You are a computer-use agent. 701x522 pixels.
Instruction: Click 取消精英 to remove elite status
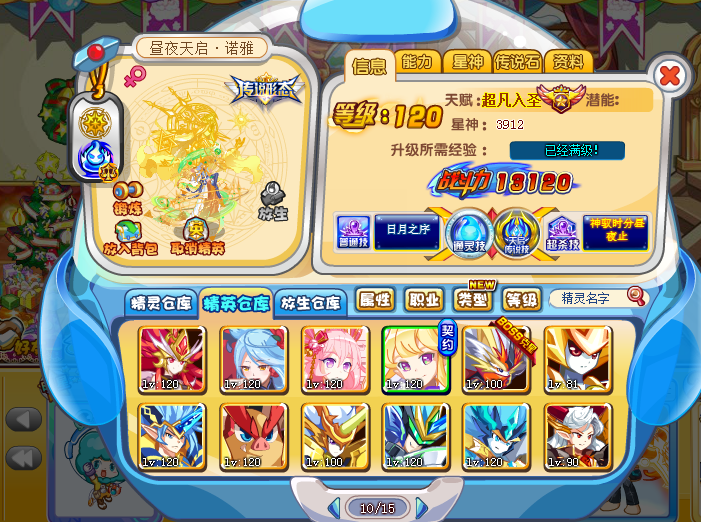[x=197, y=238]
